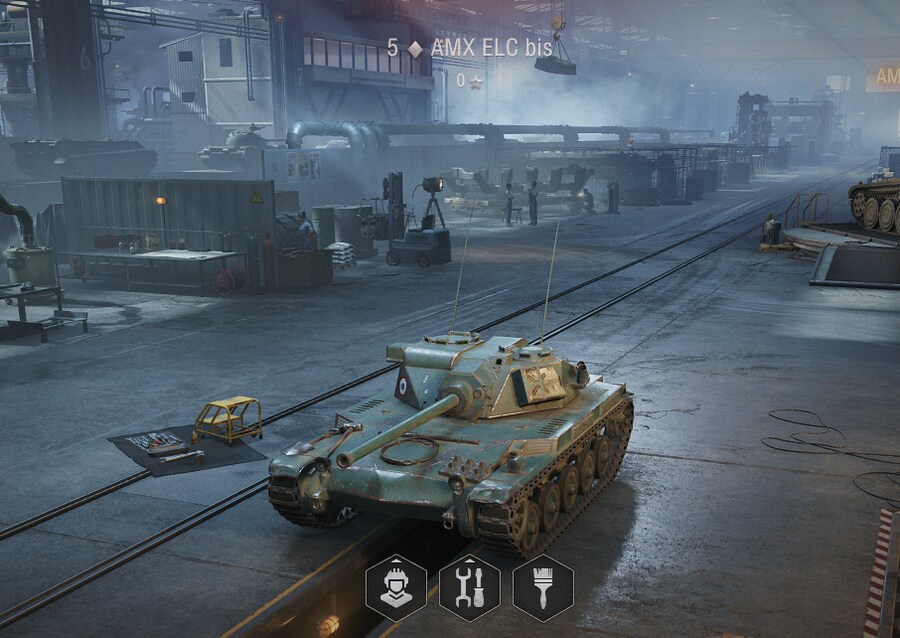Open the wrench and screwdriver equipment button
Screen dimensions: 900x638
470,588
